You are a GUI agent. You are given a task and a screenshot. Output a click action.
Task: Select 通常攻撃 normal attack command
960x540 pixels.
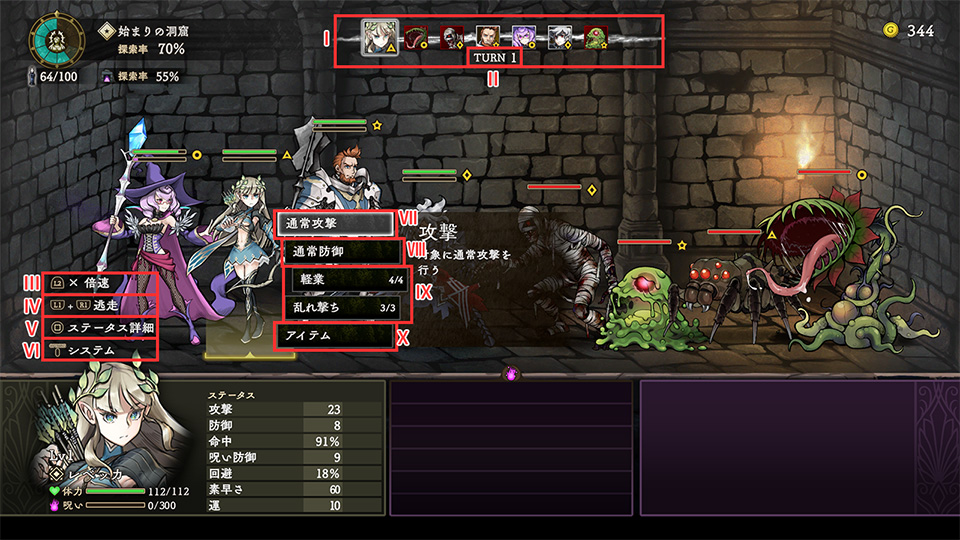[x=333, y=223]
